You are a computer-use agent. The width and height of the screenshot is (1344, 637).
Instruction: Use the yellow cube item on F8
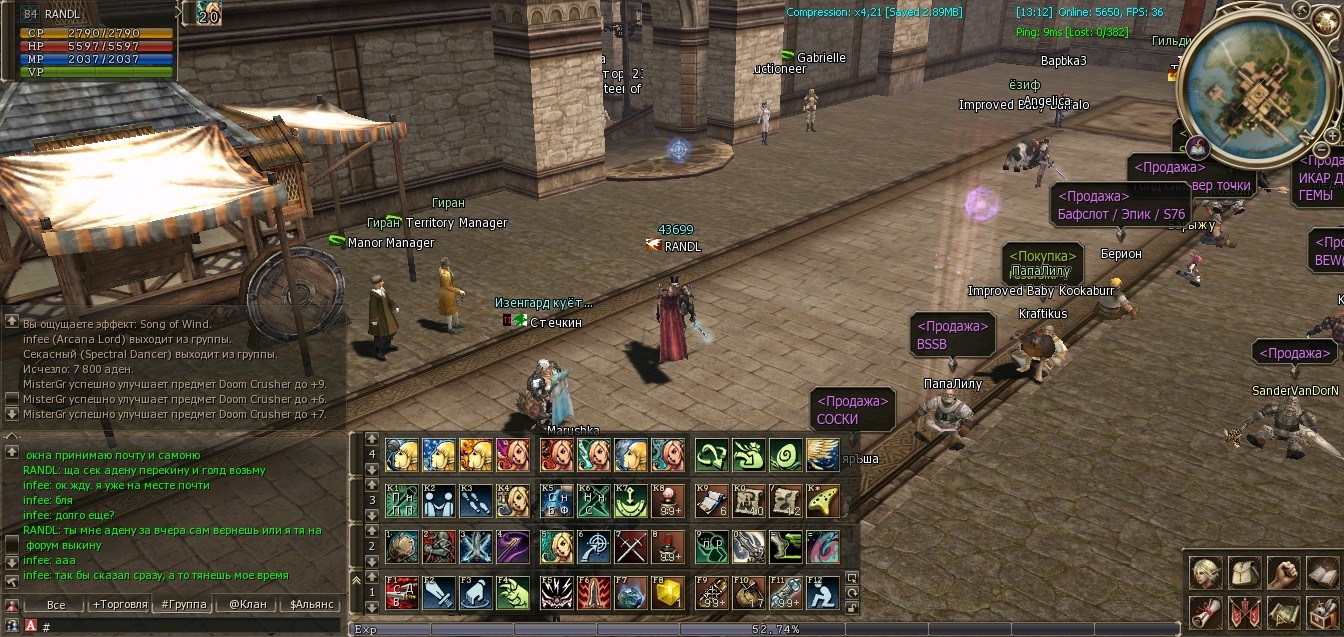coord(667,593)
